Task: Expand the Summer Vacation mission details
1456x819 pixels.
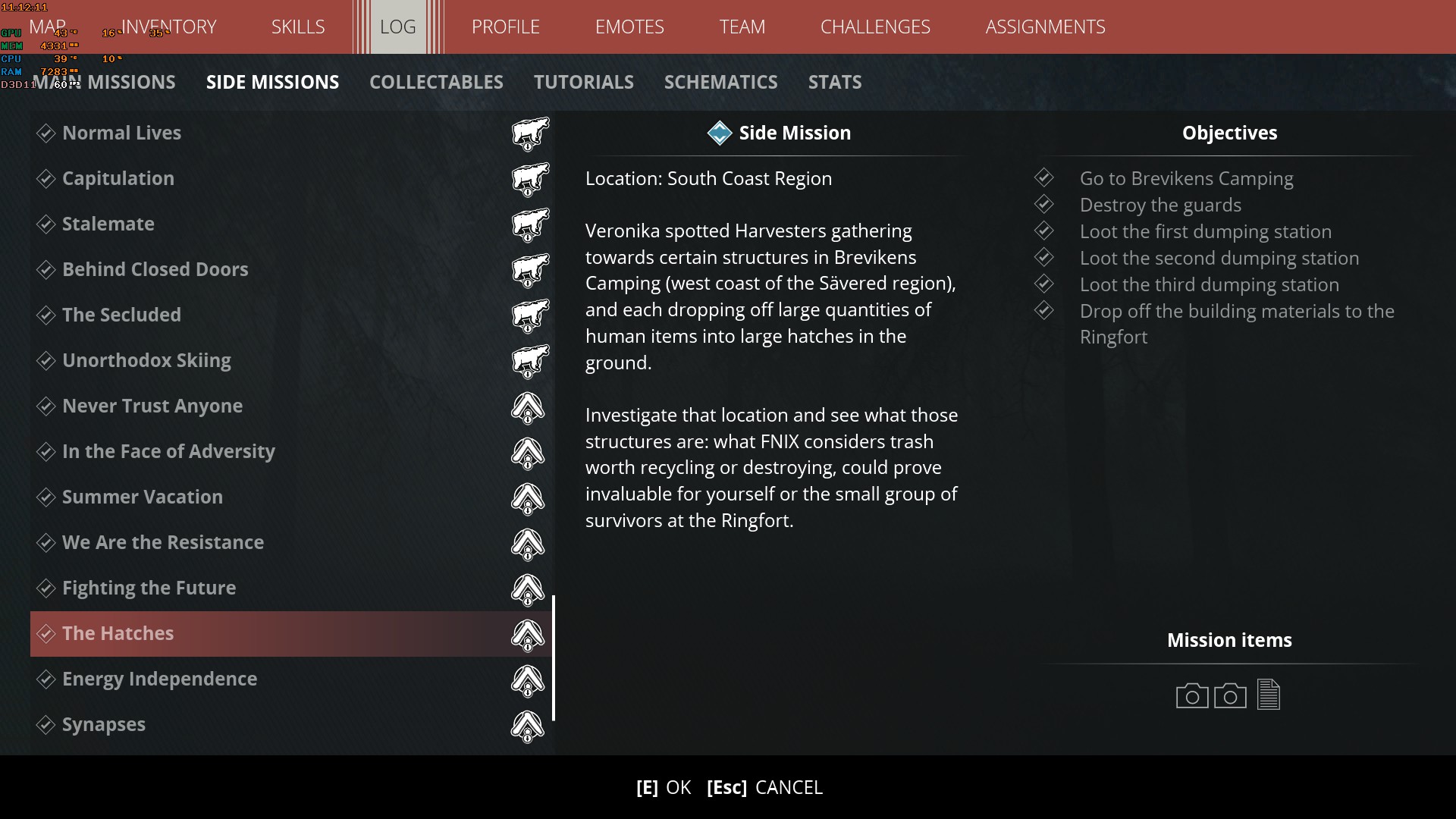Action: pos(142,497)
